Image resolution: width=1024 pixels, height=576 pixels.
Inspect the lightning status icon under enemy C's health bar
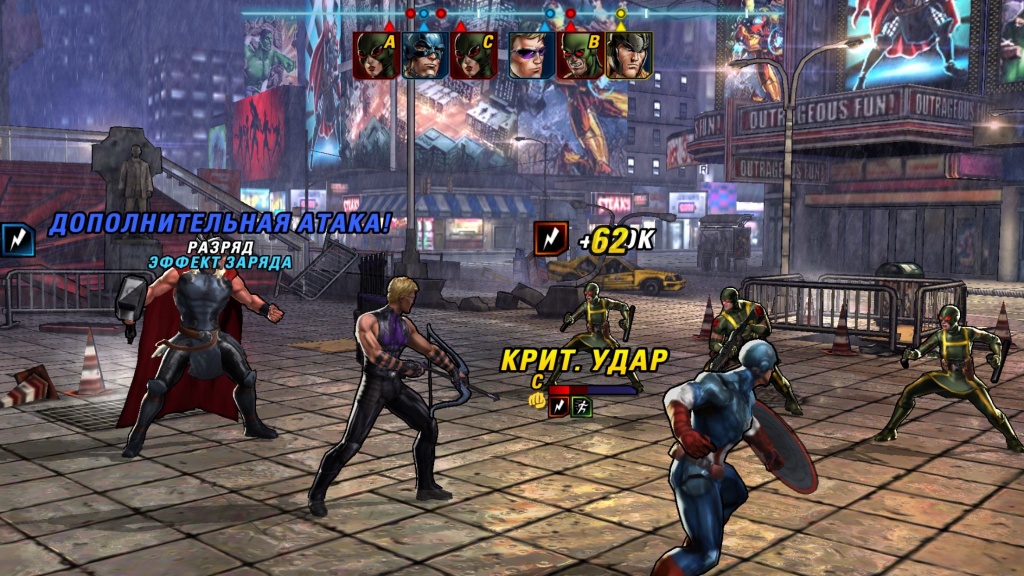click(558, 407)
